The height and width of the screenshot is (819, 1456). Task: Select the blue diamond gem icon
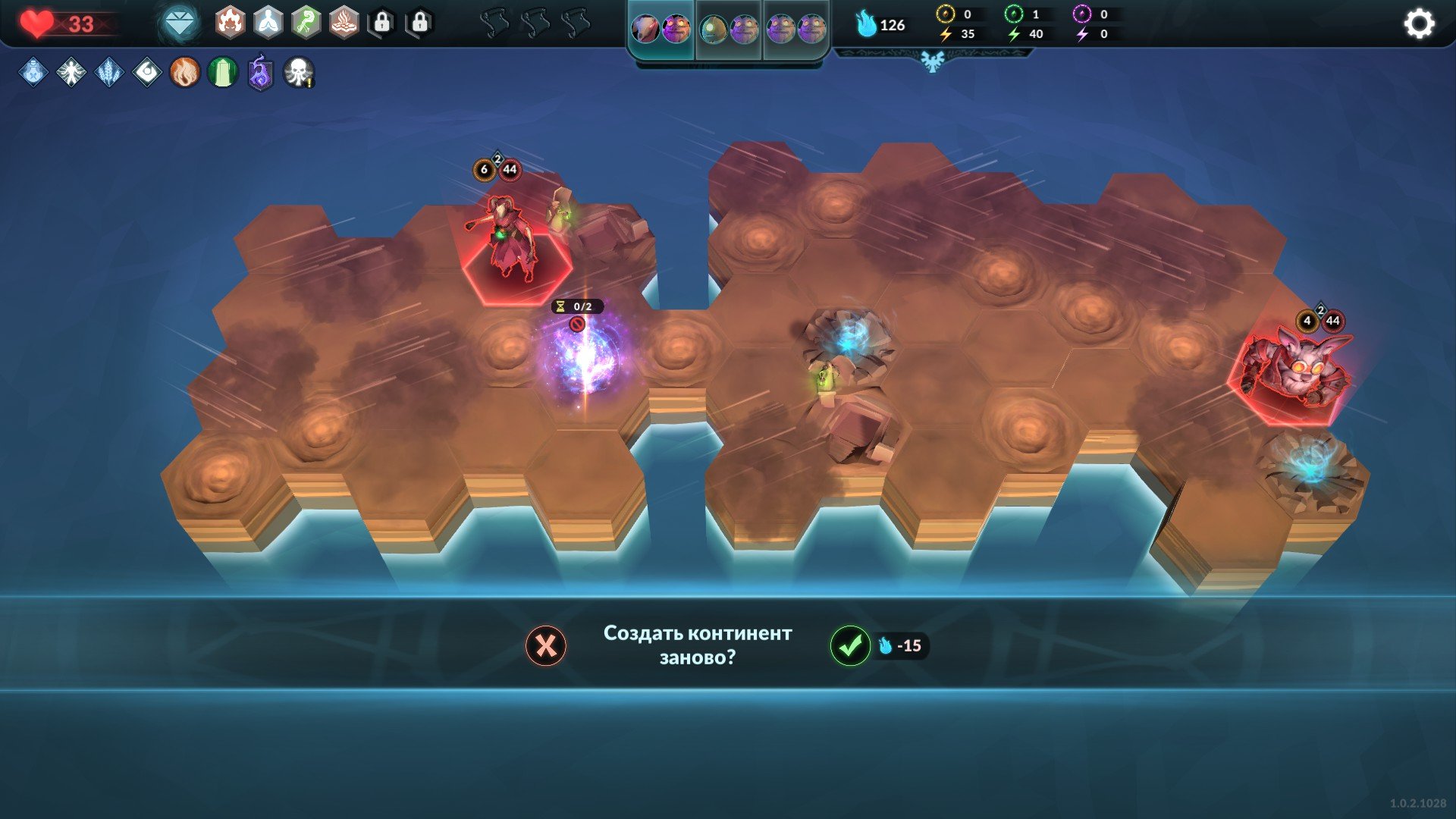tap(180, 24)
